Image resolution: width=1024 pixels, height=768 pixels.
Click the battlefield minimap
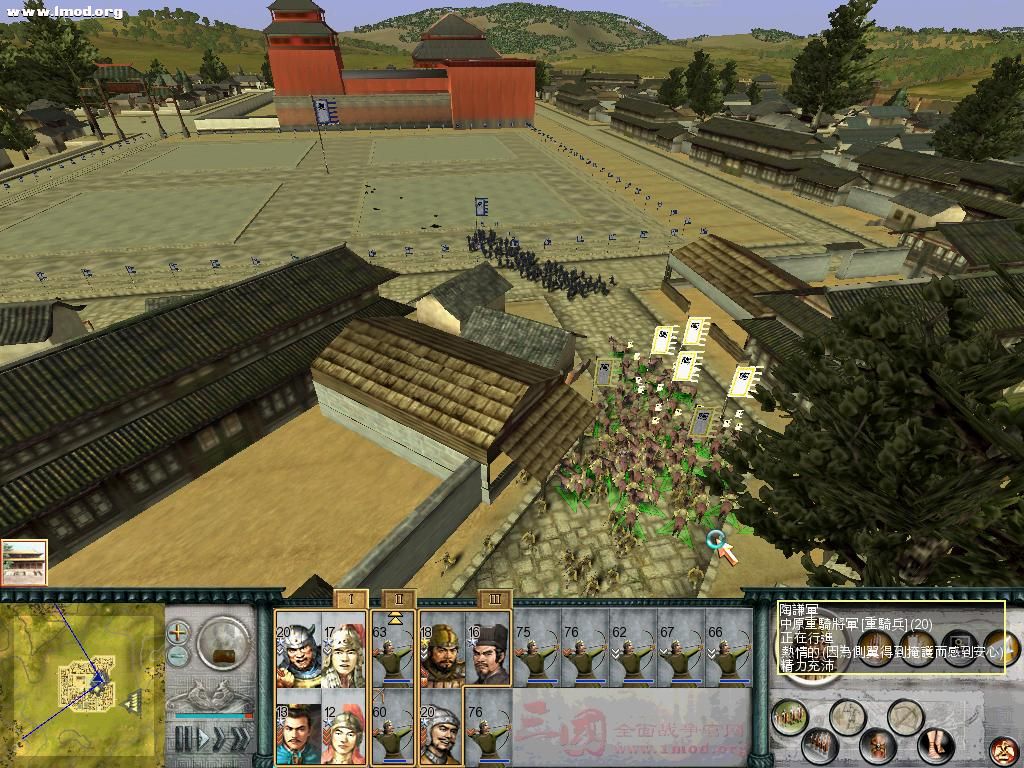click(82, 680)
